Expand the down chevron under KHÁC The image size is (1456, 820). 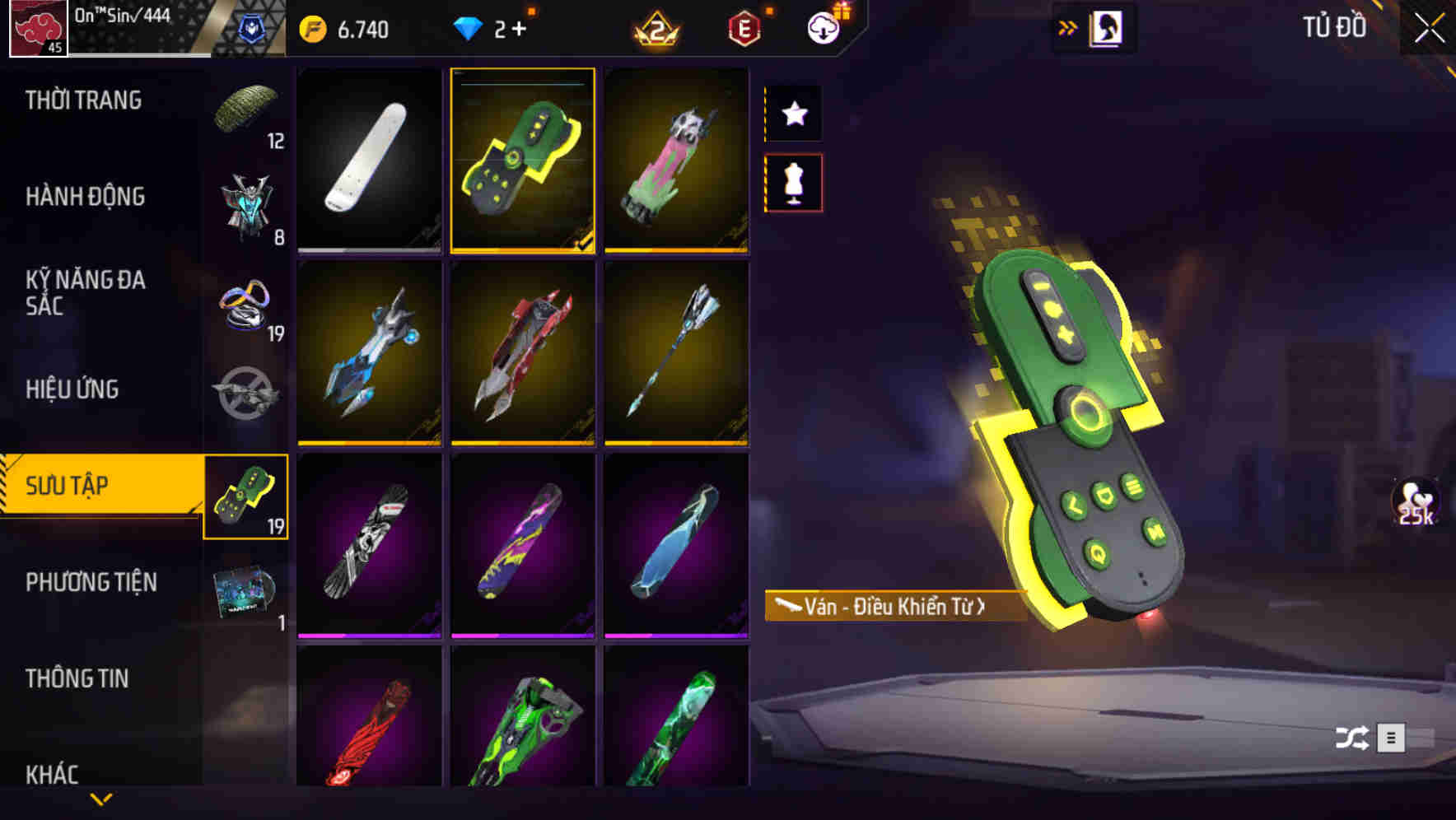[x=100, y=799]
